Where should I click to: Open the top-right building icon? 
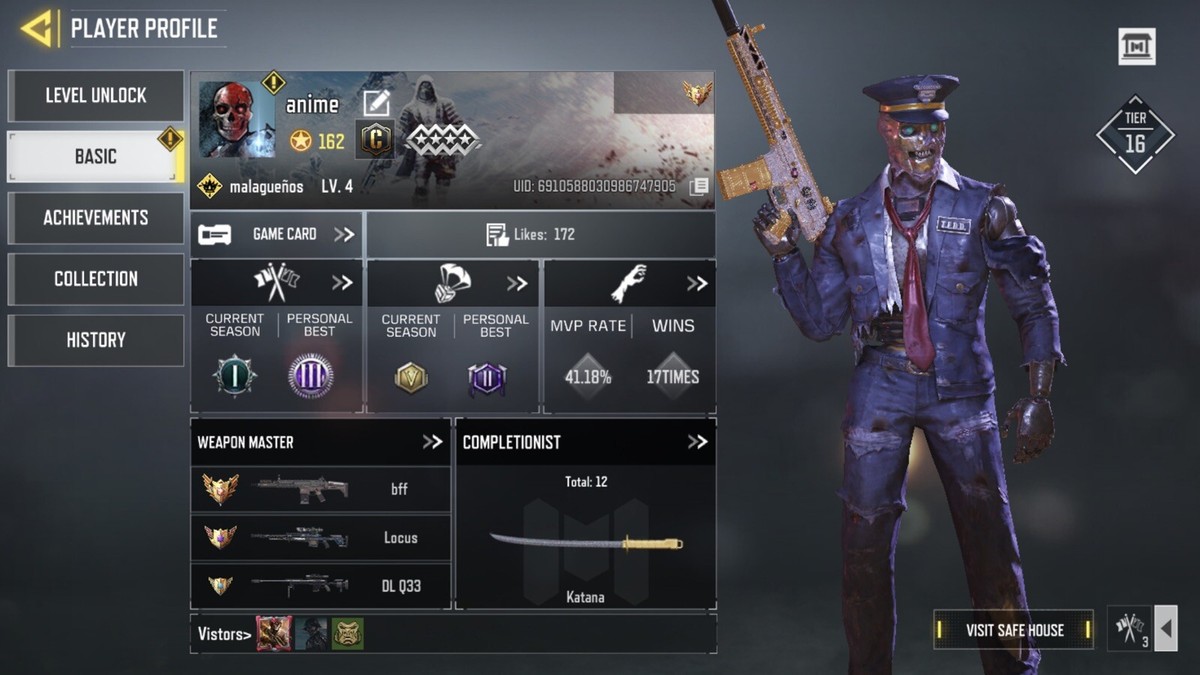[x=1137, y=47]
